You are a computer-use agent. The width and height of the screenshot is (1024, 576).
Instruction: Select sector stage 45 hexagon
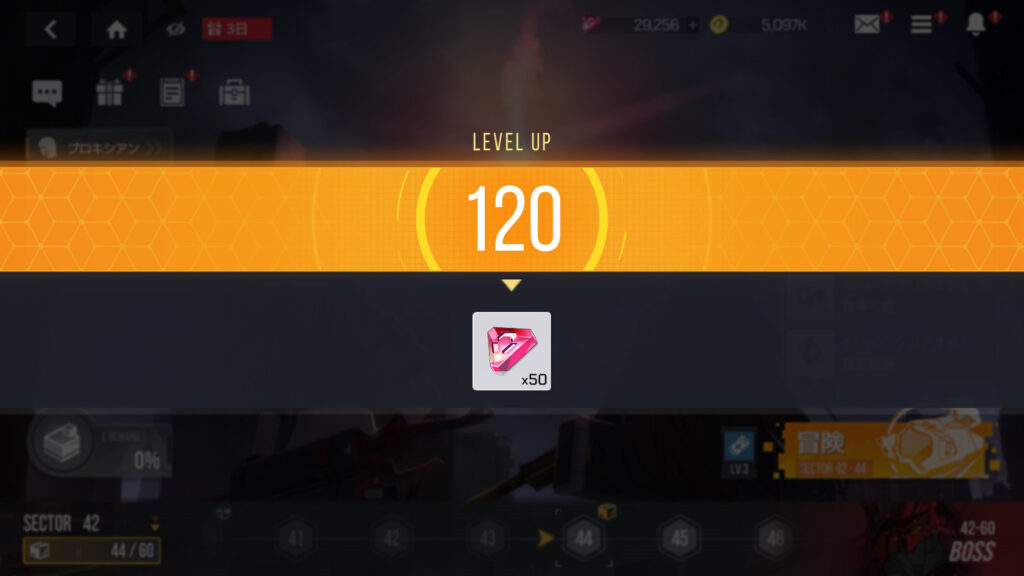tap(680, 539)
